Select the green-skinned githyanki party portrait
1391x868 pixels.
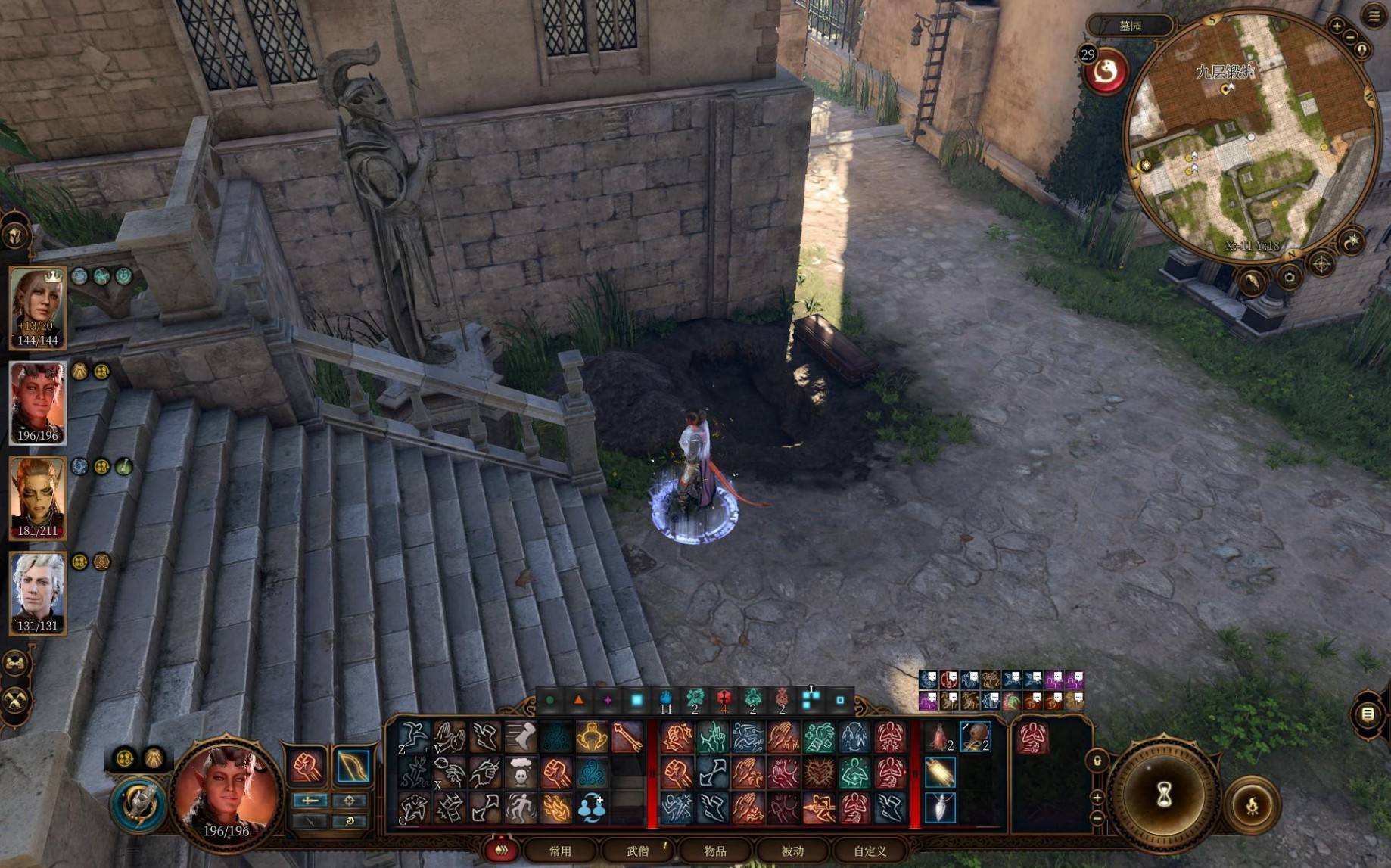pyautogui.click(x=37, y=497)
